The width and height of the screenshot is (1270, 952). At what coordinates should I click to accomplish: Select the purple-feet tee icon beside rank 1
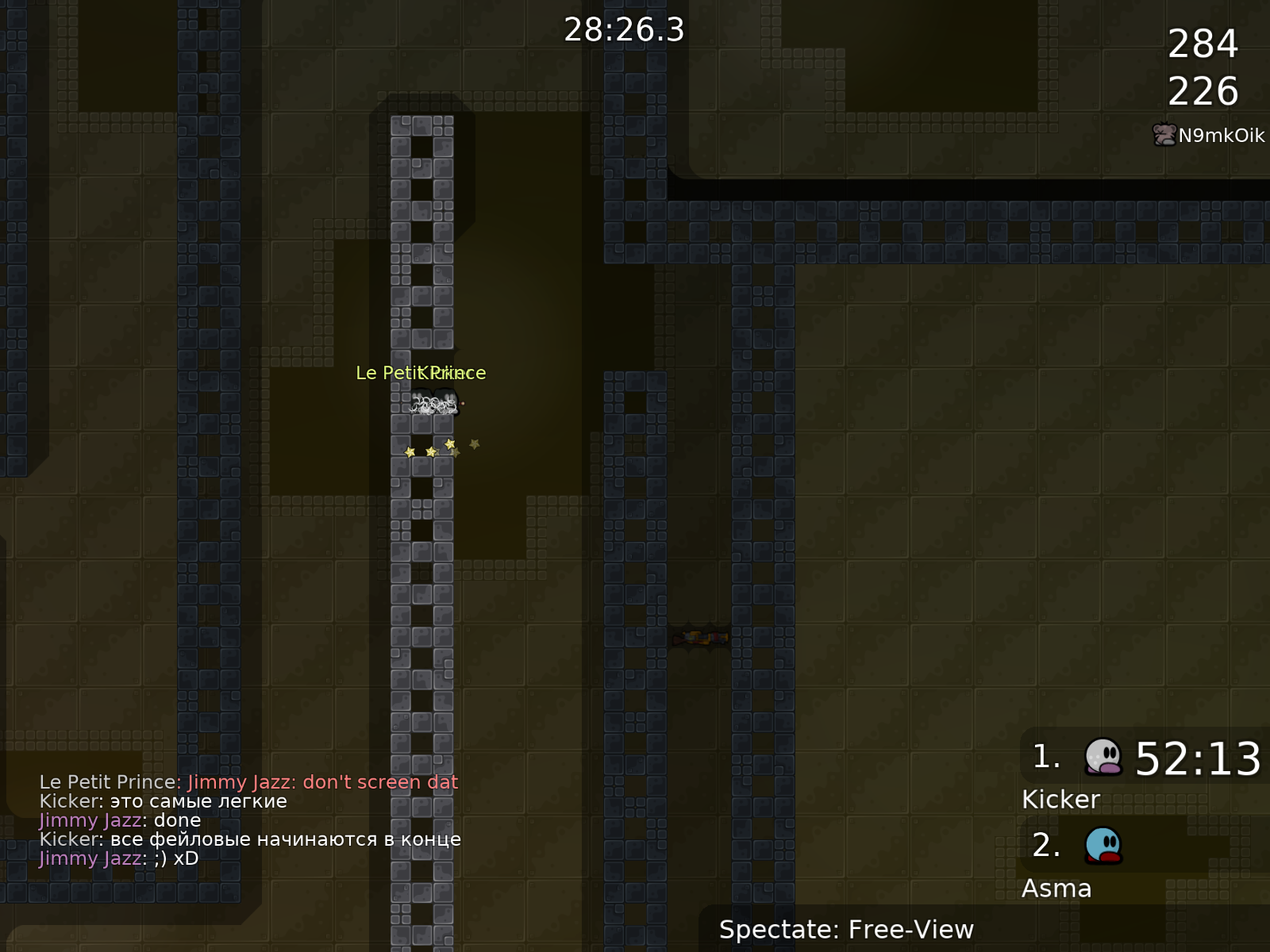1102,760
